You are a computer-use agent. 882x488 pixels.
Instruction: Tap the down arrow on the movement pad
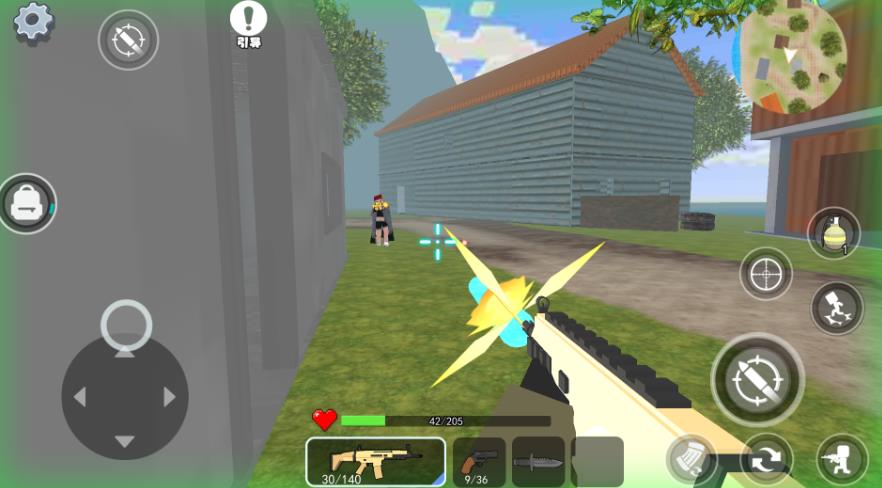pos(124,441)
